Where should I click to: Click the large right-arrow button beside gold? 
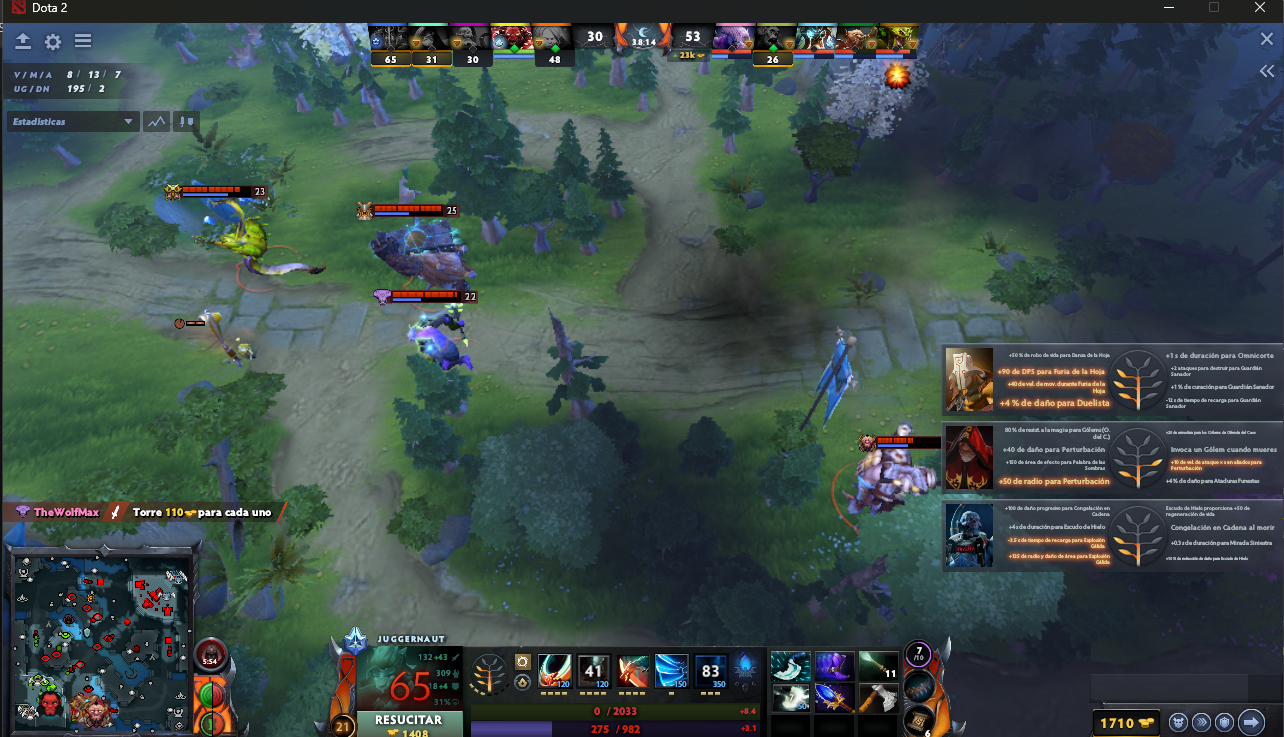click(1251, 722)
